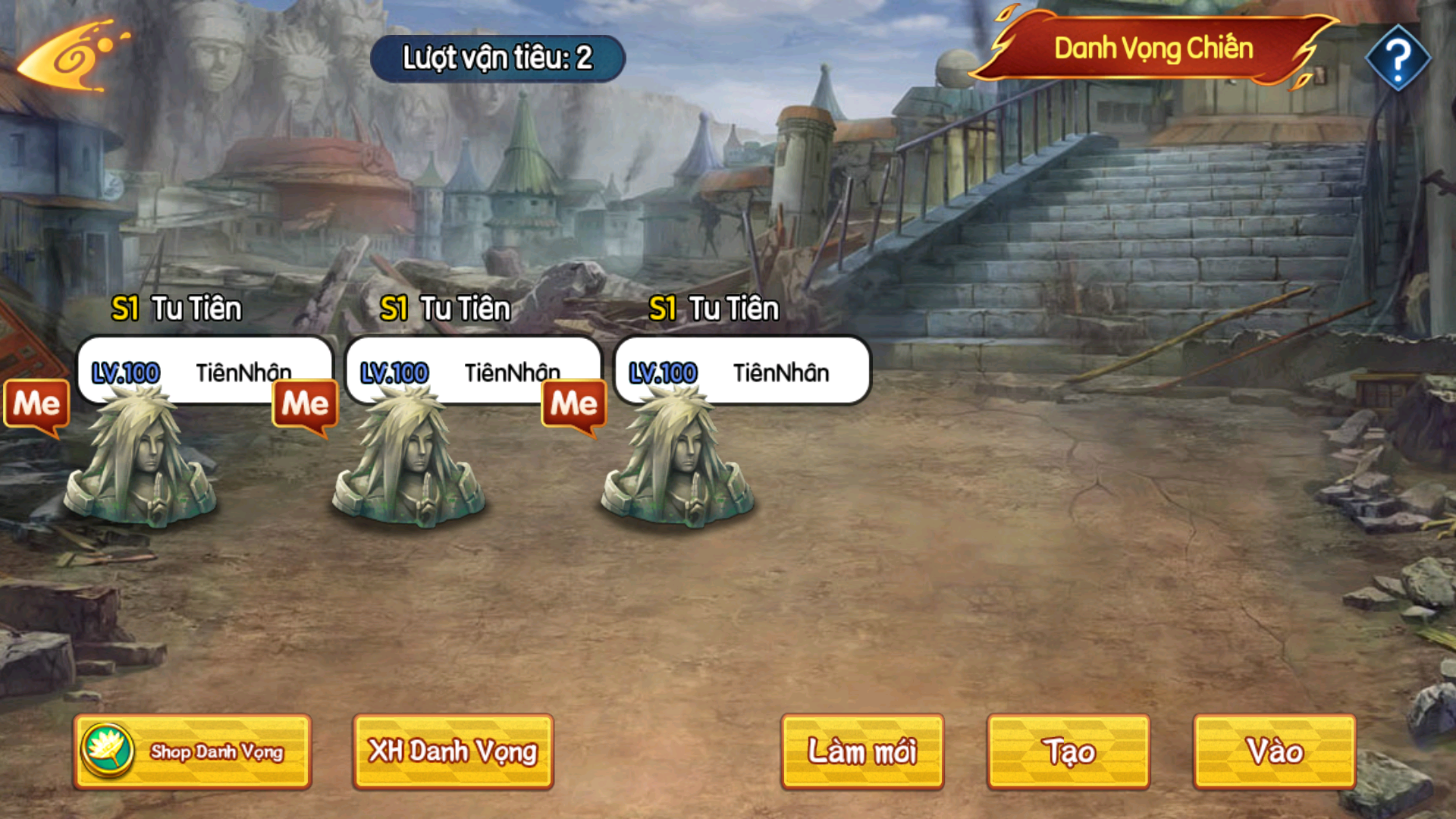Create a team with Tạo

point(1068,752)
